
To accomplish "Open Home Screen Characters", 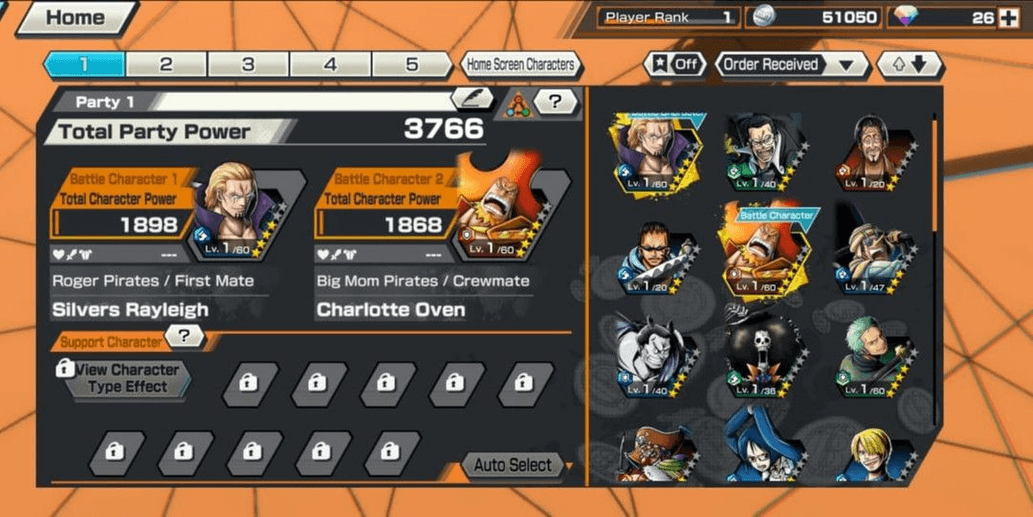I will (520, 65).
